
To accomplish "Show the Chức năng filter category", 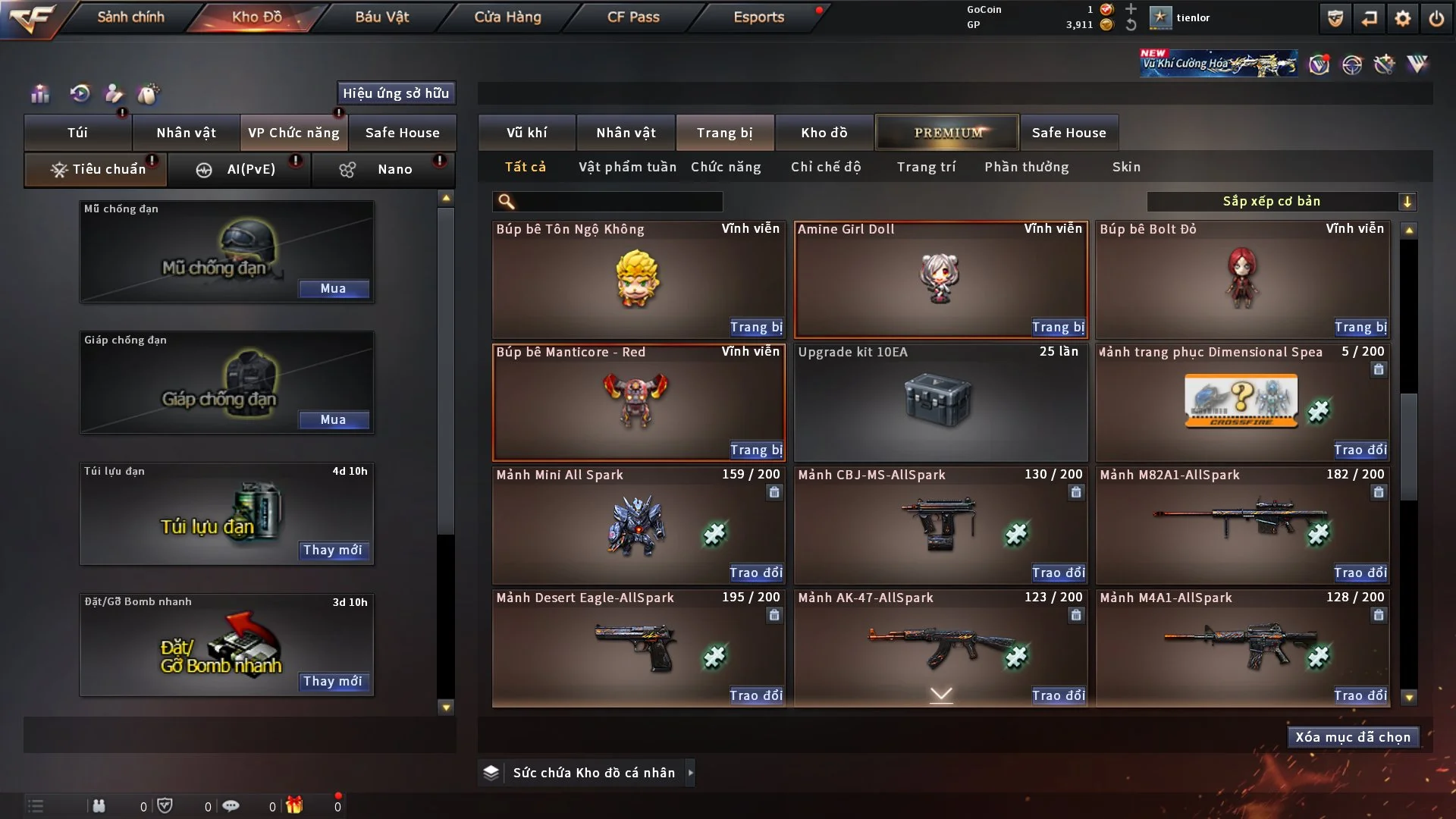I will coord(726,167).
